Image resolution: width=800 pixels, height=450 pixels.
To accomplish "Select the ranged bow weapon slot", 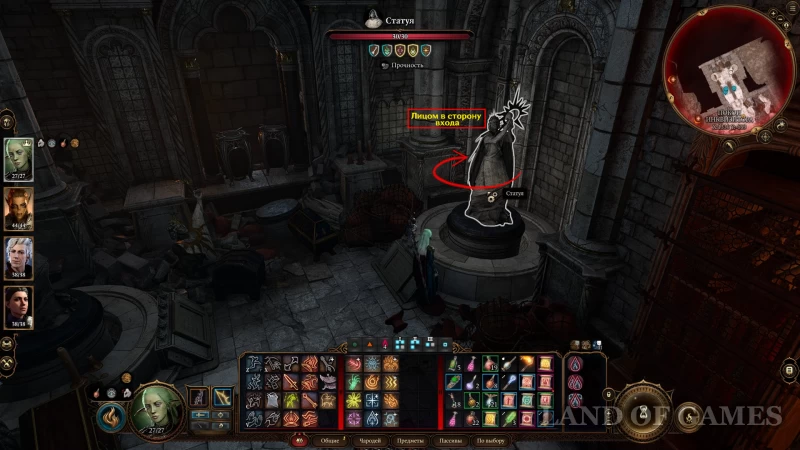I will (222, 398).
